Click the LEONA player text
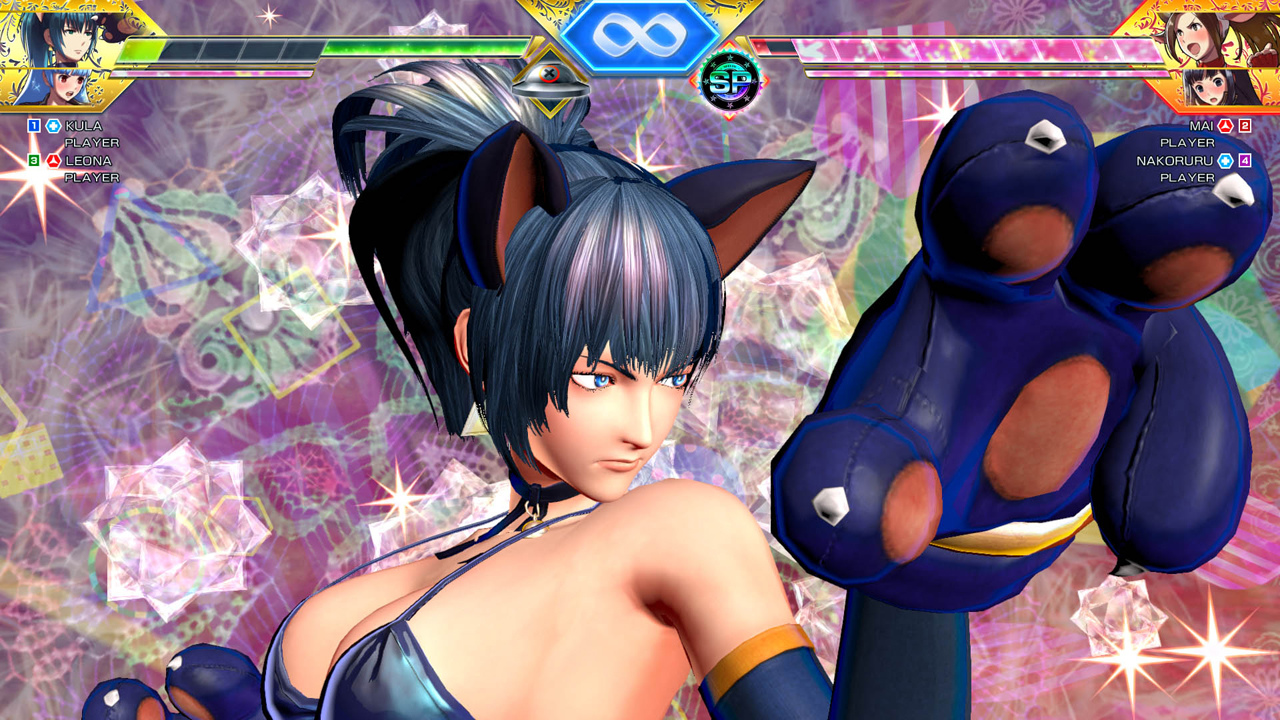1280x720 pixels. coord(88,161)
